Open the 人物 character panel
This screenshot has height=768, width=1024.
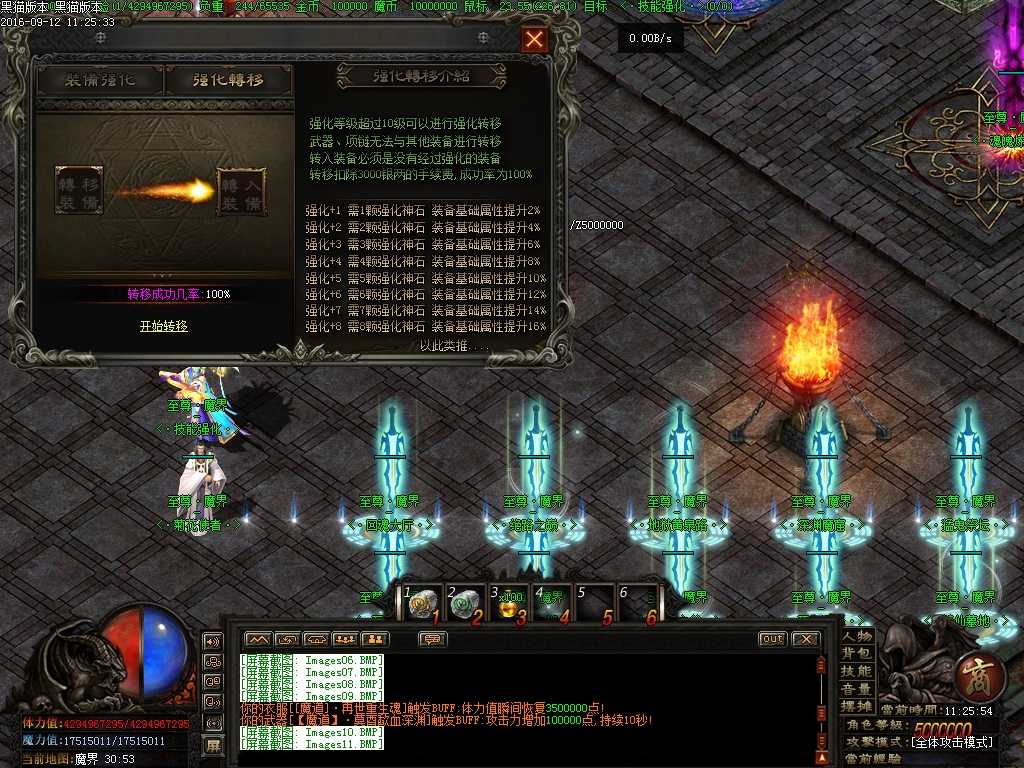[x=857, y=636]
